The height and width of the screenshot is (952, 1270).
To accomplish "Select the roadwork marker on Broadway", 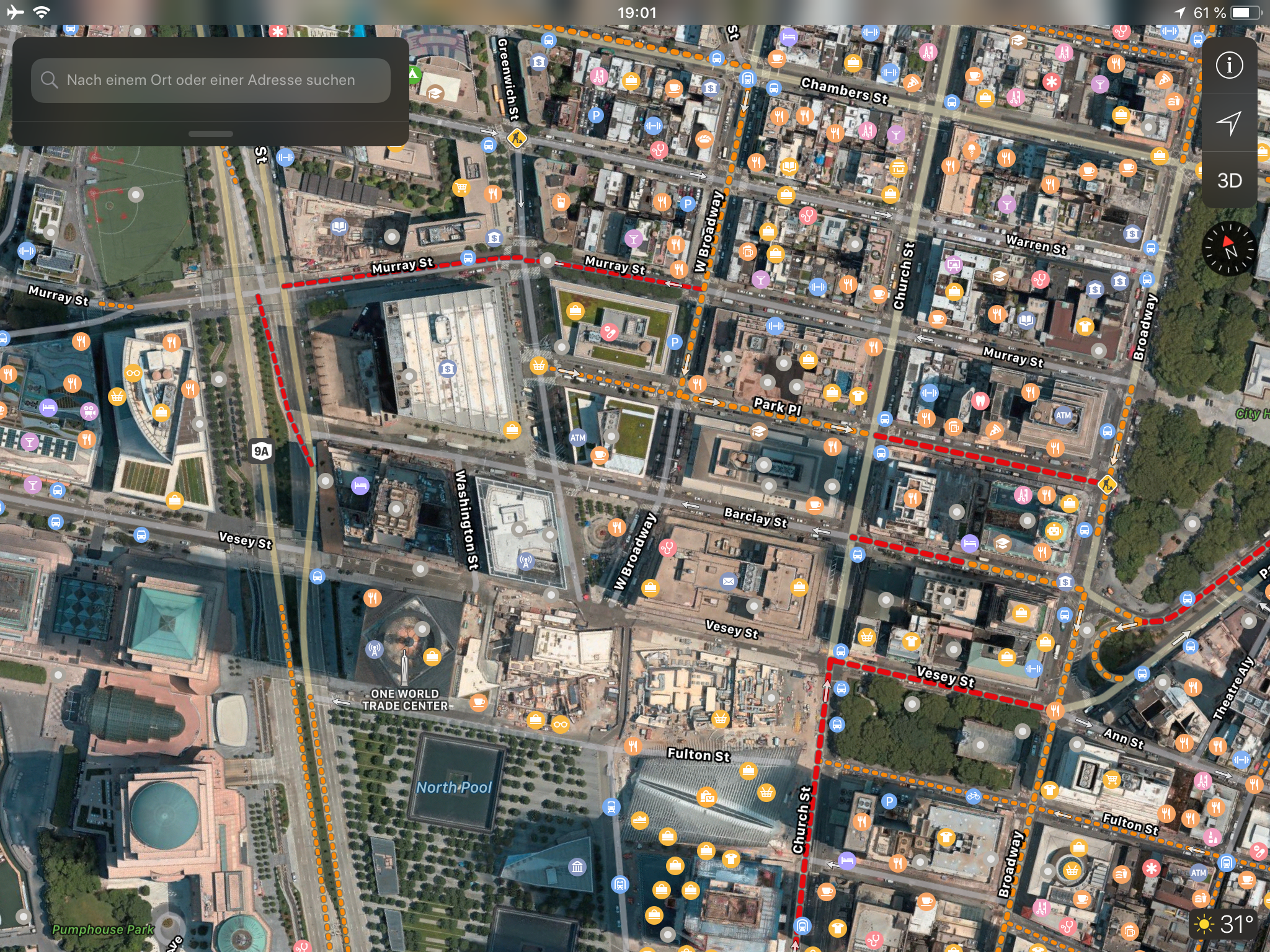I will coord(1107,483).
